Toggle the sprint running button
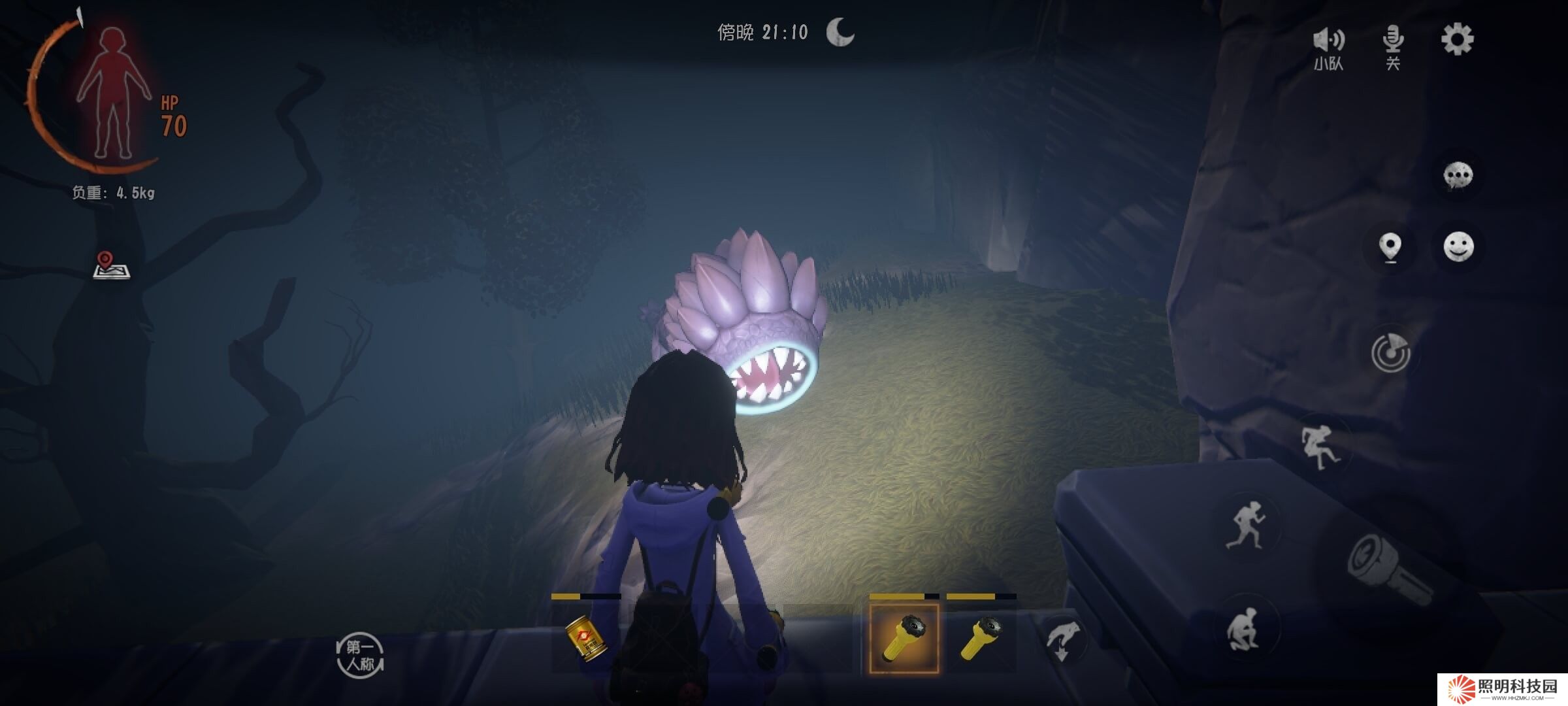The width and height of the screenshot is (1568, 706). (x=1245, y=524)
